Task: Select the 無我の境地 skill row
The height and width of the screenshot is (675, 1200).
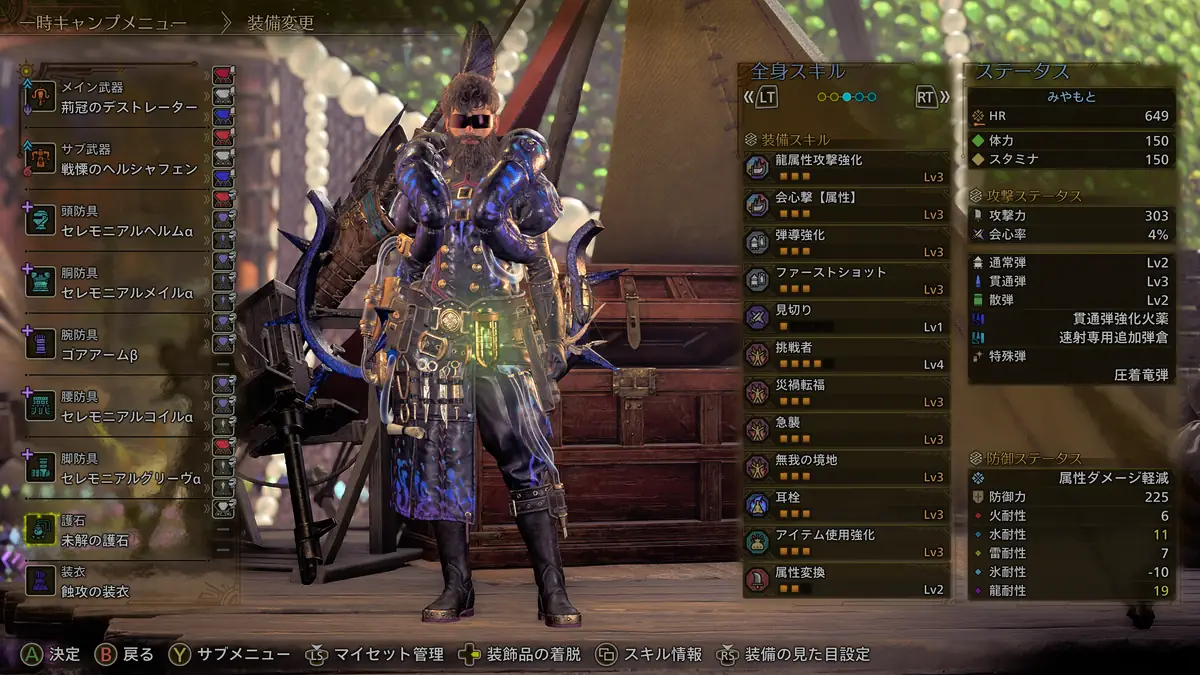Action: [x=846, y=467]
